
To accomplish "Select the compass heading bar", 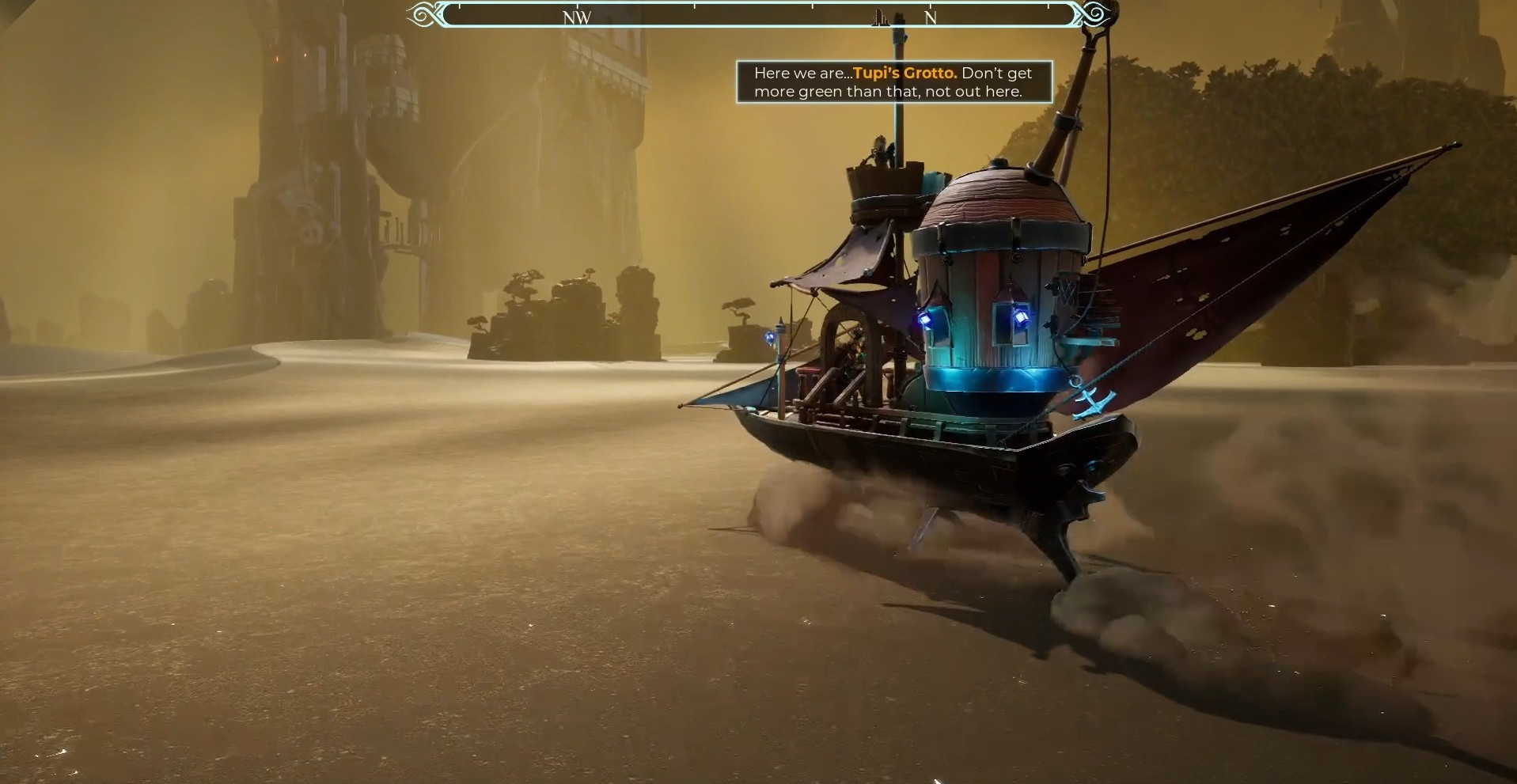I will (x=758, y=15).
